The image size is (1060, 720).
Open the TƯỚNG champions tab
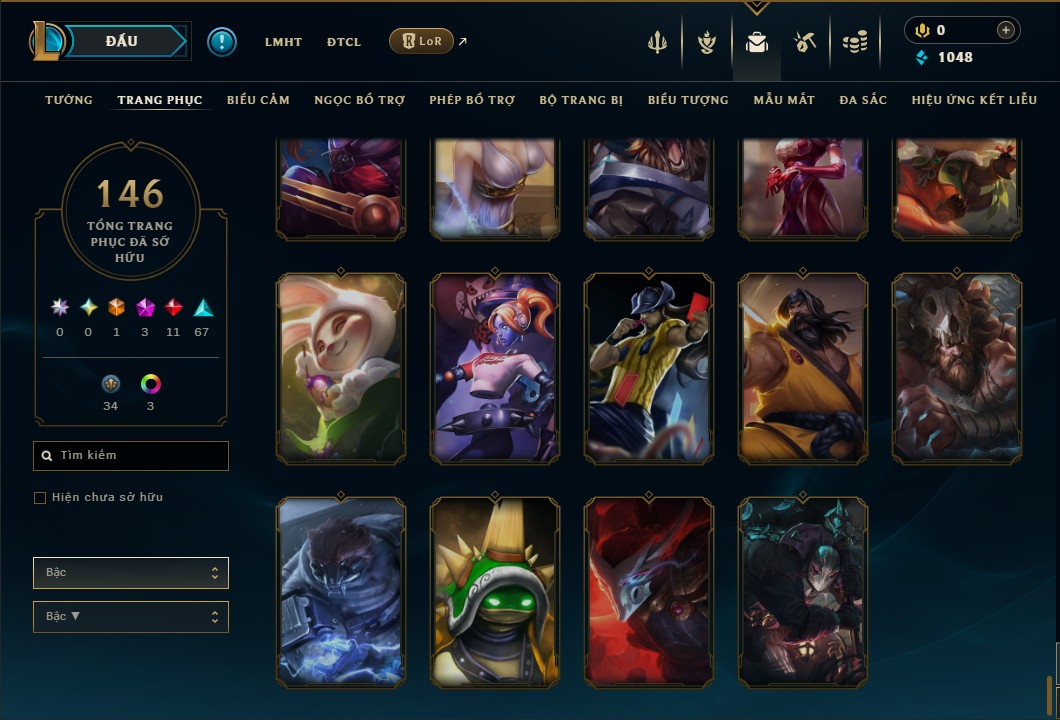point(69,100)
